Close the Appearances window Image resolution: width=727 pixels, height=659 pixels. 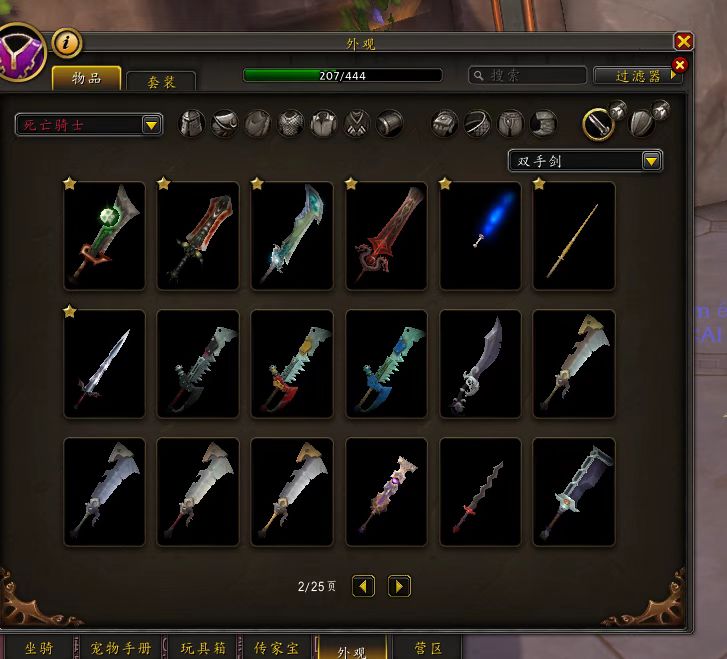point(684,41)
